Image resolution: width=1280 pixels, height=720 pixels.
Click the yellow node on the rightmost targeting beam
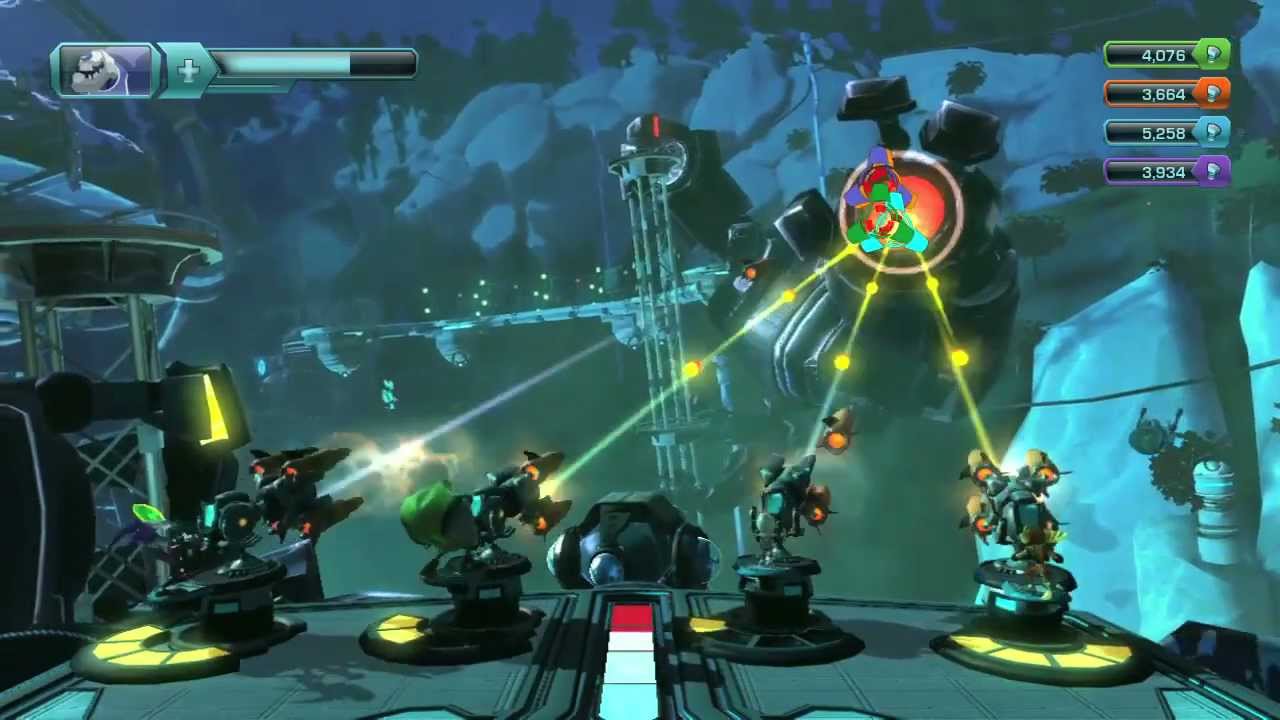(x=959, y=356)
